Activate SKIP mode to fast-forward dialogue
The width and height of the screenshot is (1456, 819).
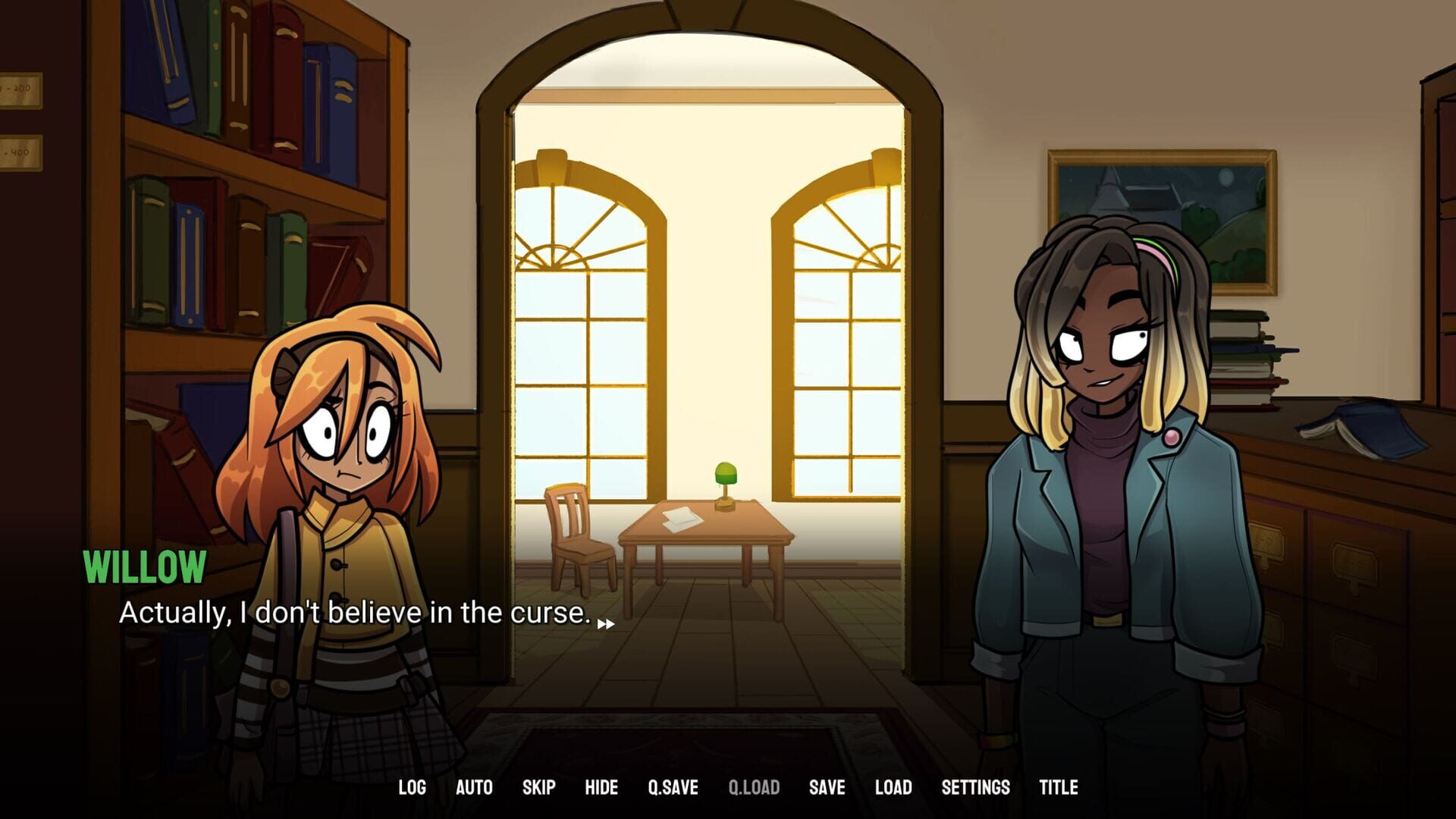[x=538, y=787]
